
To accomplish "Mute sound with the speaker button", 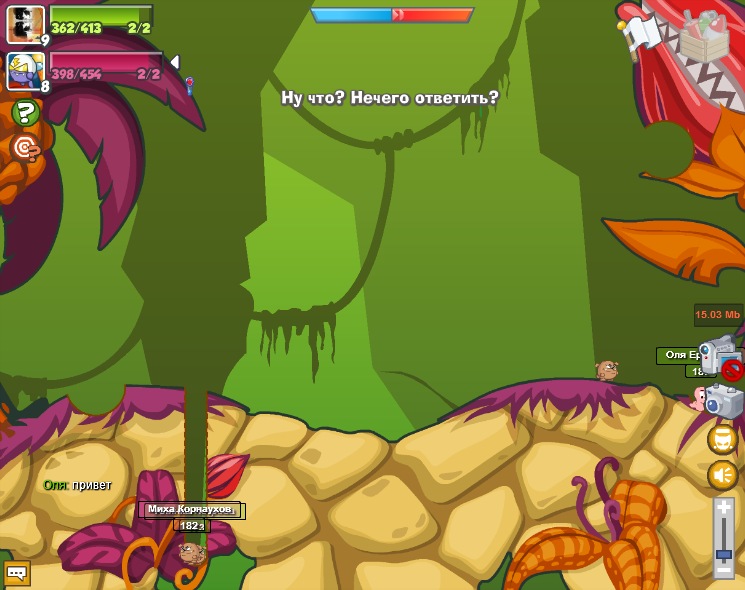I will pyautogui.click(x=722, y=475).
